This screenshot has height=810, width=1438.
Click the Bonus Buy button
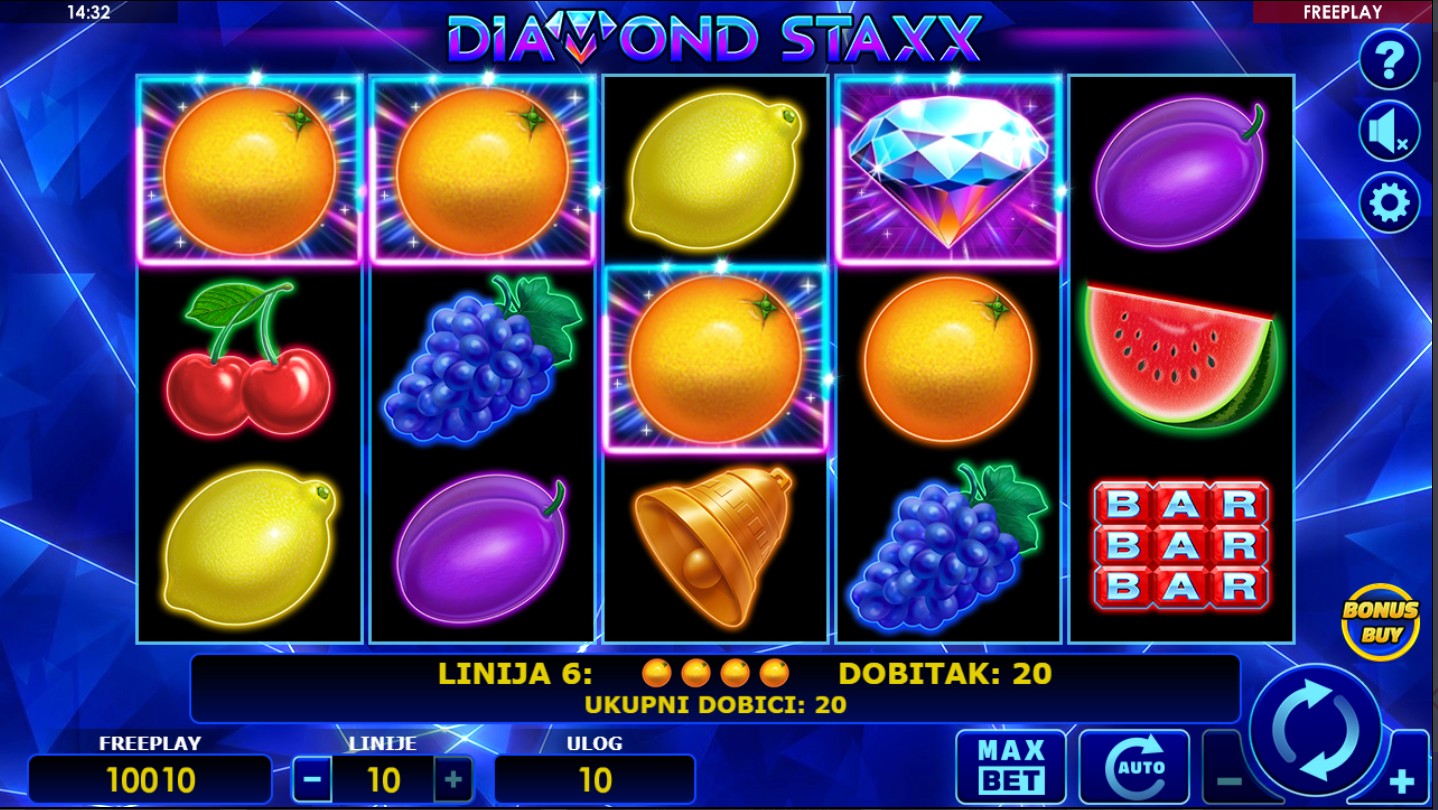coord(1380,621)
